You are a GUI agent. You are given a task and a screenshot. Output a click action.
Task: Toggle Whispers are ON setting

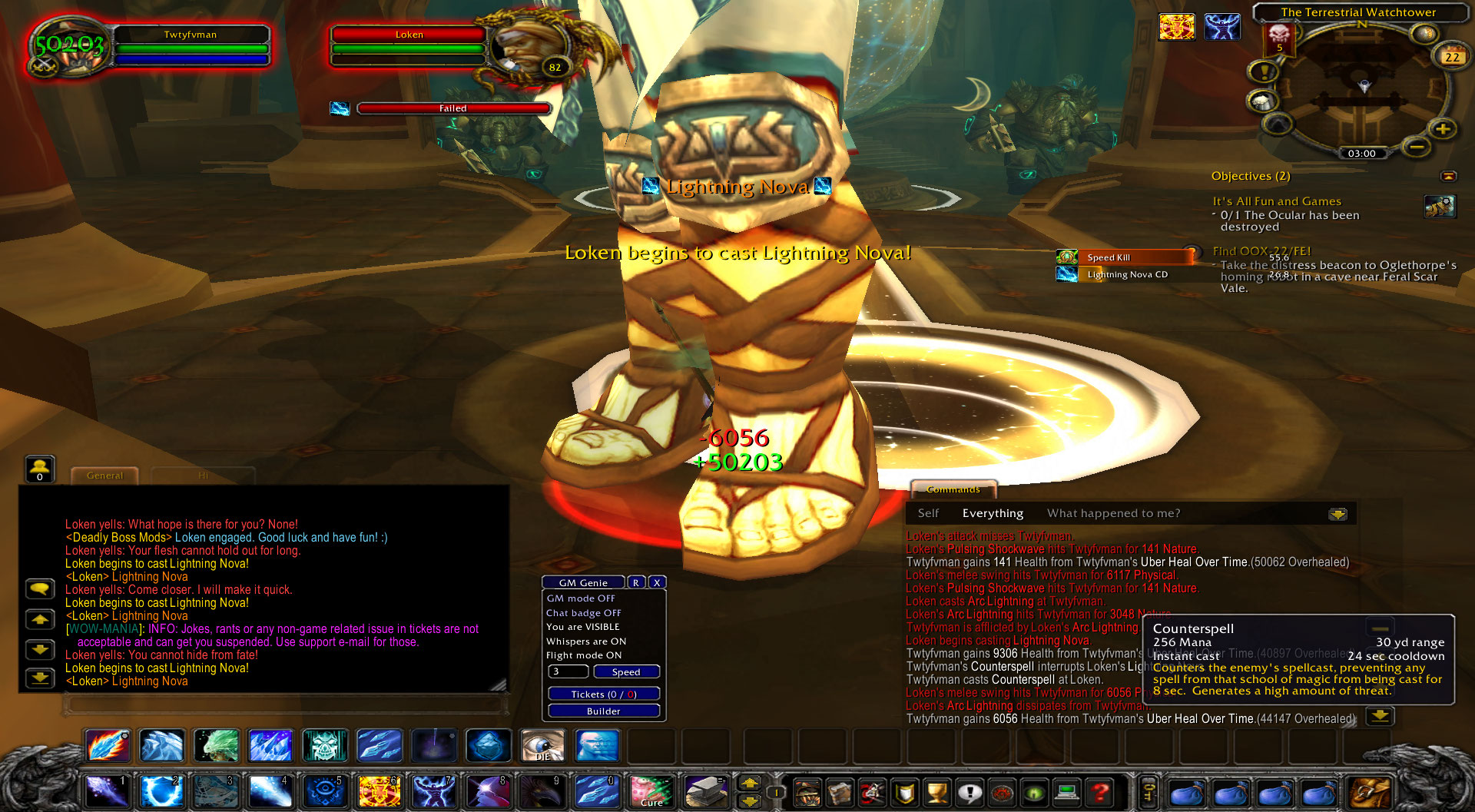(x=585, y=641)
